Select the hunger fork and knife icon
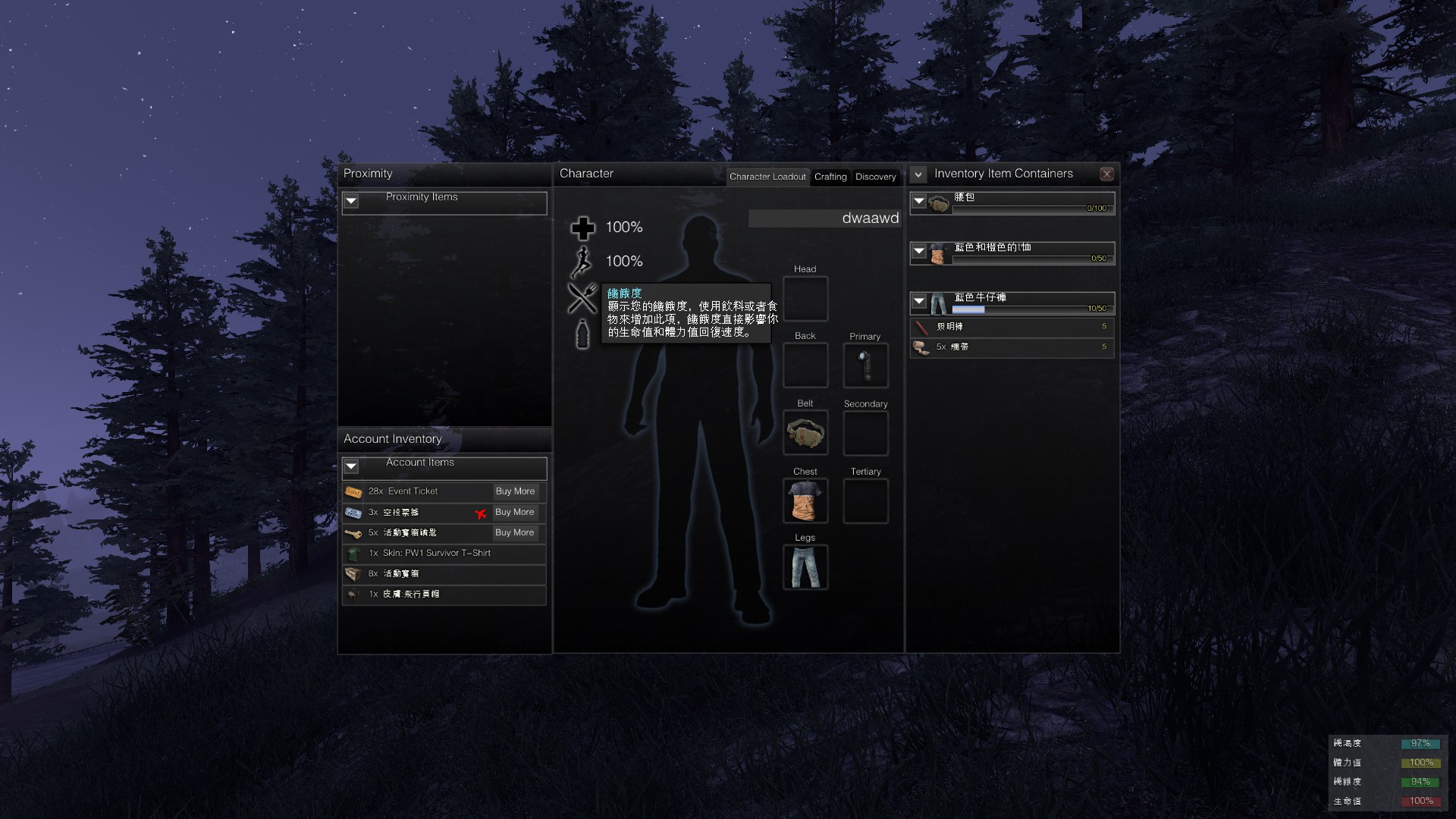 582,297
